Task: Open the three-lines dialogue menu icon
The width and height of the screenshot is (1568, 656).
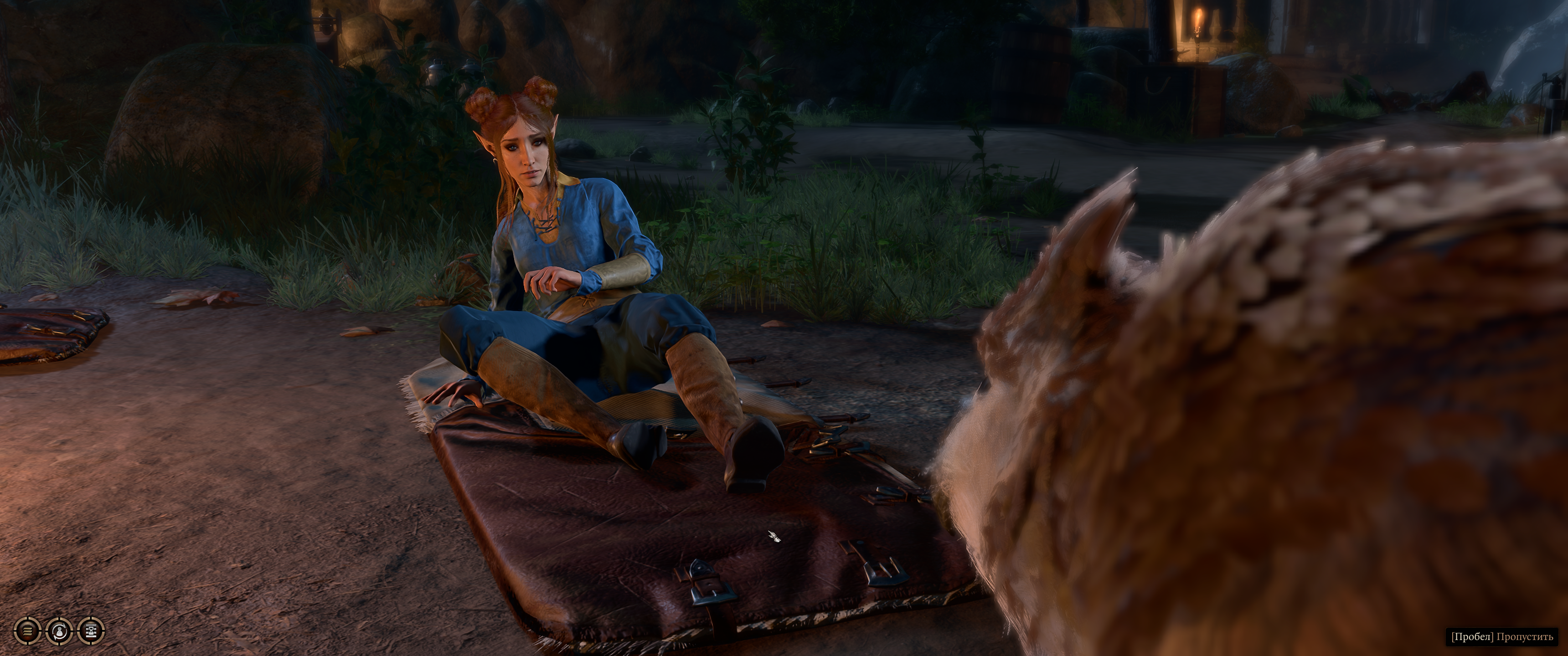Action: click(27, 630)
